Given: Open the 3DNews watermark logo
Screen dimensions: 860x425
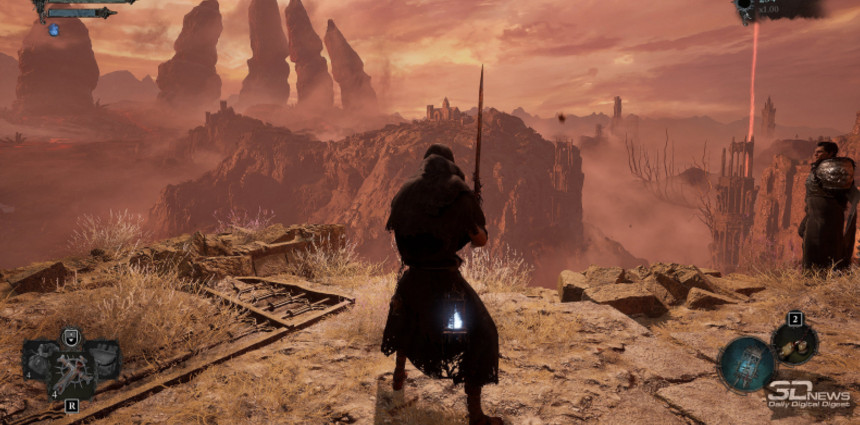Looking at the screenshot, I should (807, 394).
